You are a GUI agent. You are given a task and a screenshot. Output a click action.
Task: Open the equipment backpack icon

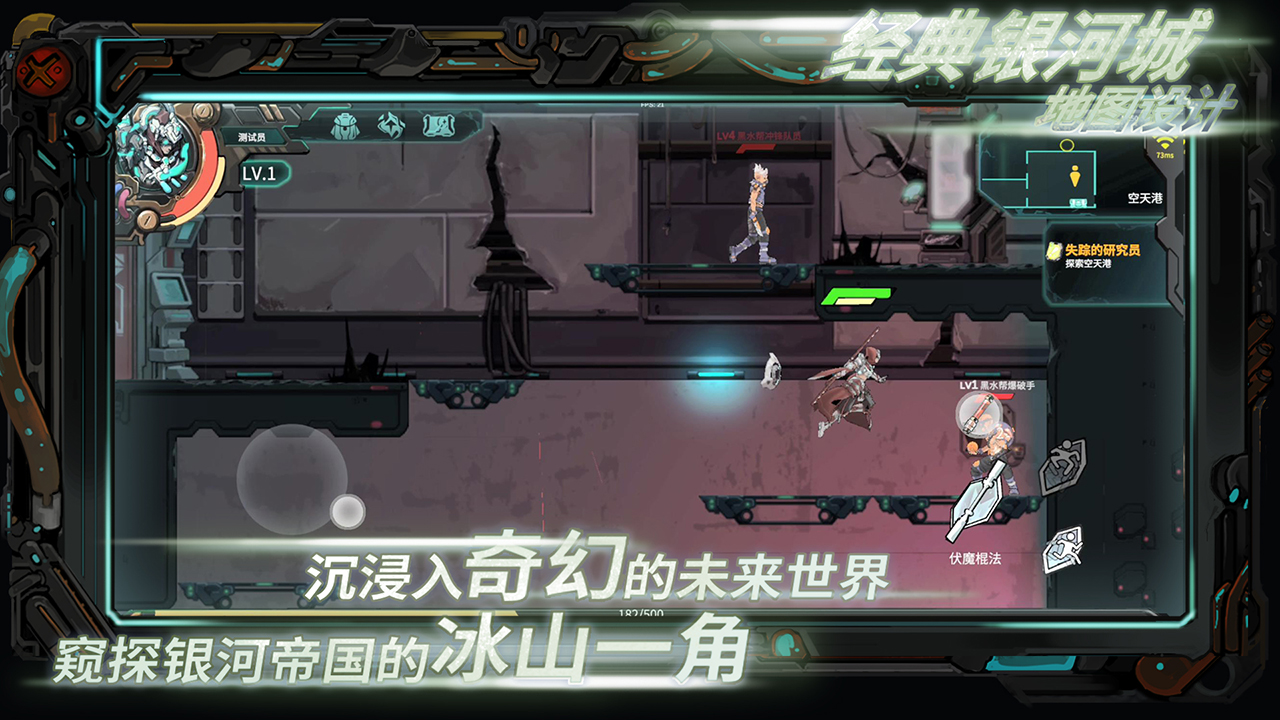point(344,126)
